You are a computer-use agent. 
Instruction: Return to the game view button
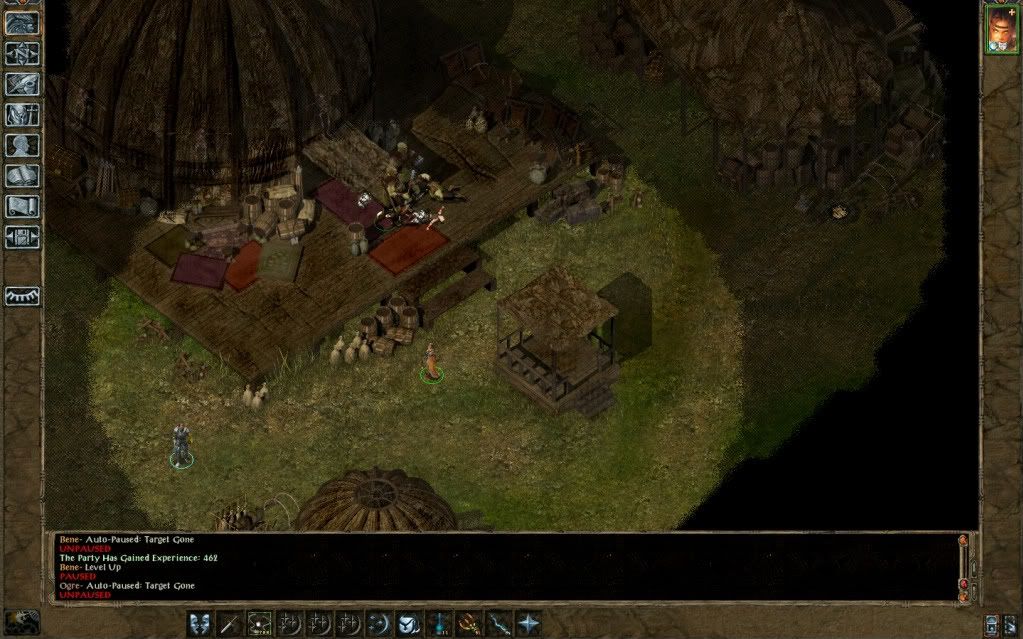pyautogui.click(x=22, y=23)
